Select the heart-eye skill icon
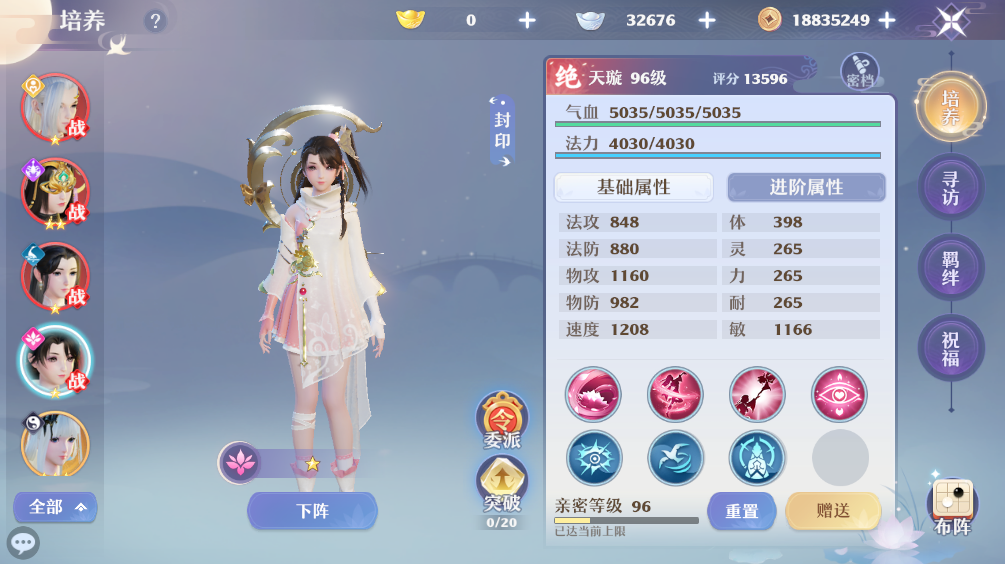This screenshot has height=564, width=1005. click(839, 394)
